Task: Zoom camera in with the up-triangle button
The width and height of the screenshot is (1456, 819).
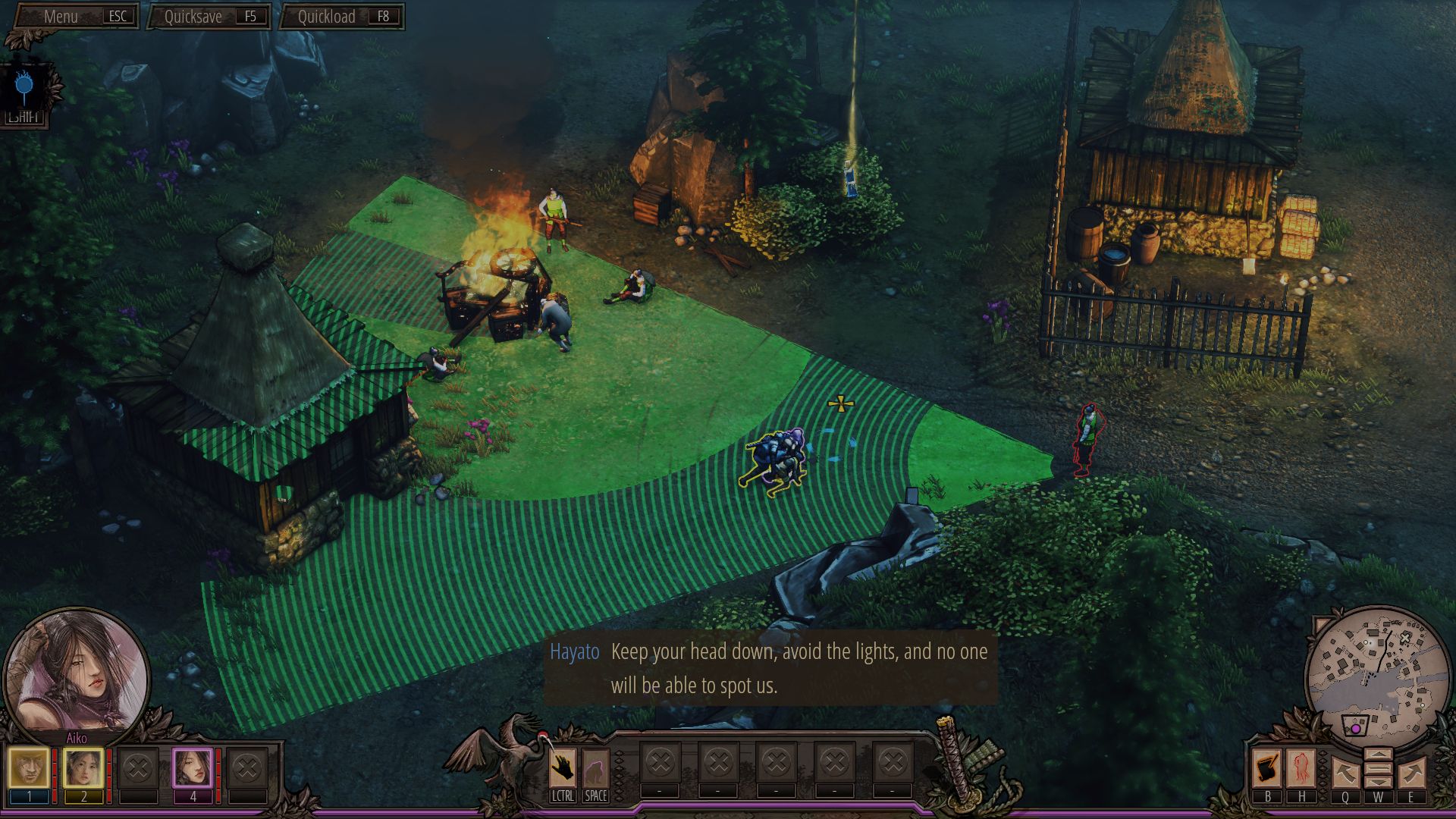Action: click(1378, 755)
